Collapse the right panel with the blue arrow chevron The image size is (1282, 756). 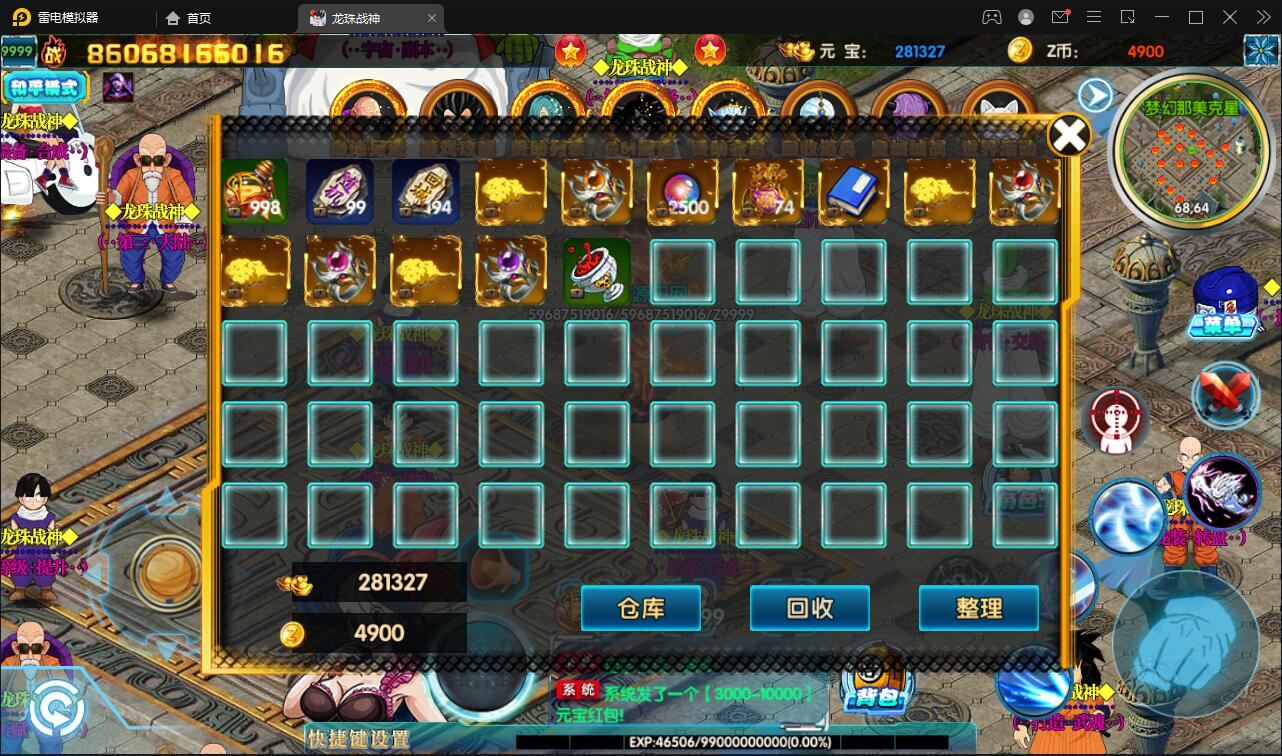coord(1096,93)
